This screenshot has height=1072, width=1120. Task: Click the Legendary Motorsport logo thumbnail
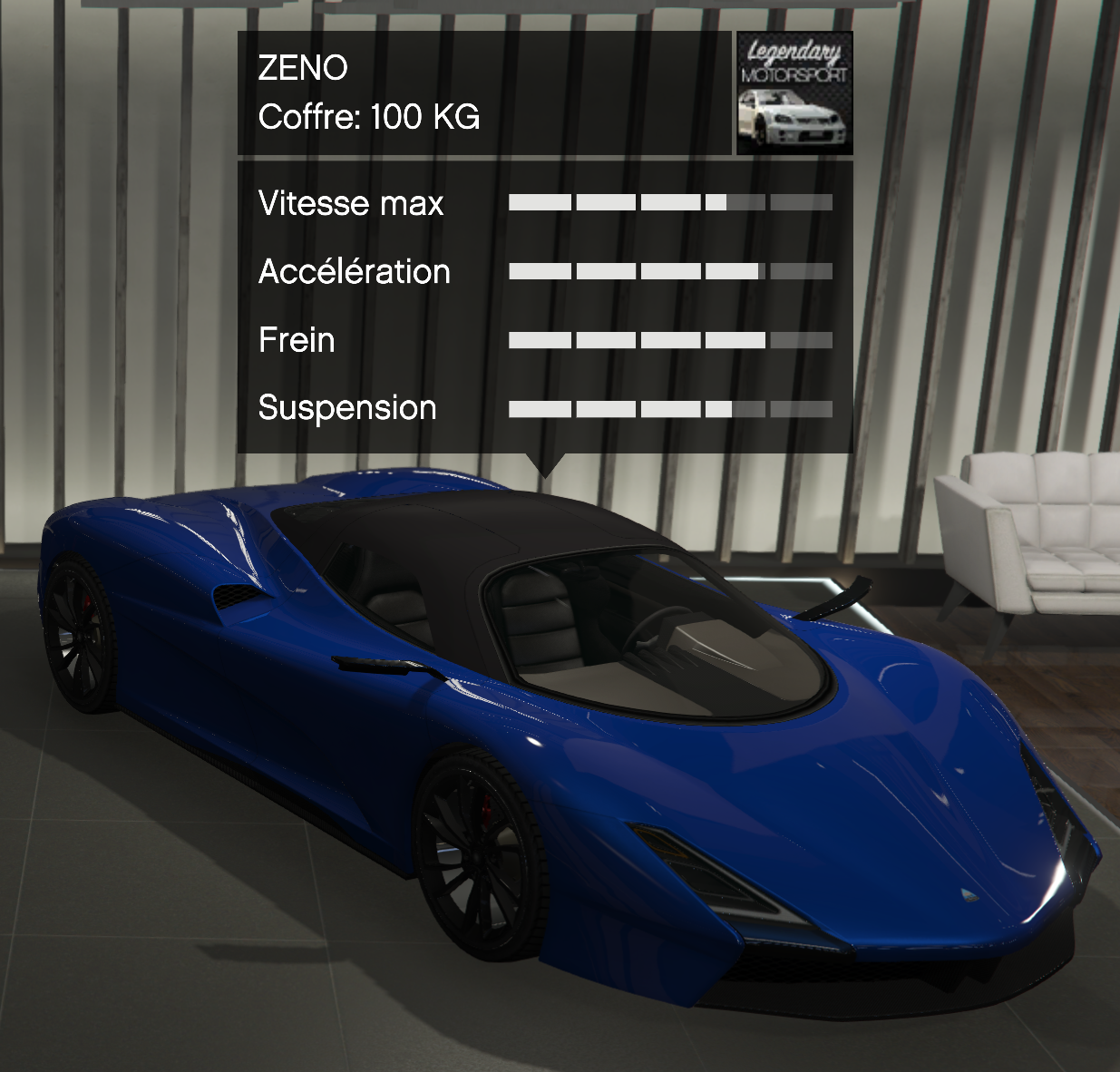pyautogui.click(x=794, y=93)
